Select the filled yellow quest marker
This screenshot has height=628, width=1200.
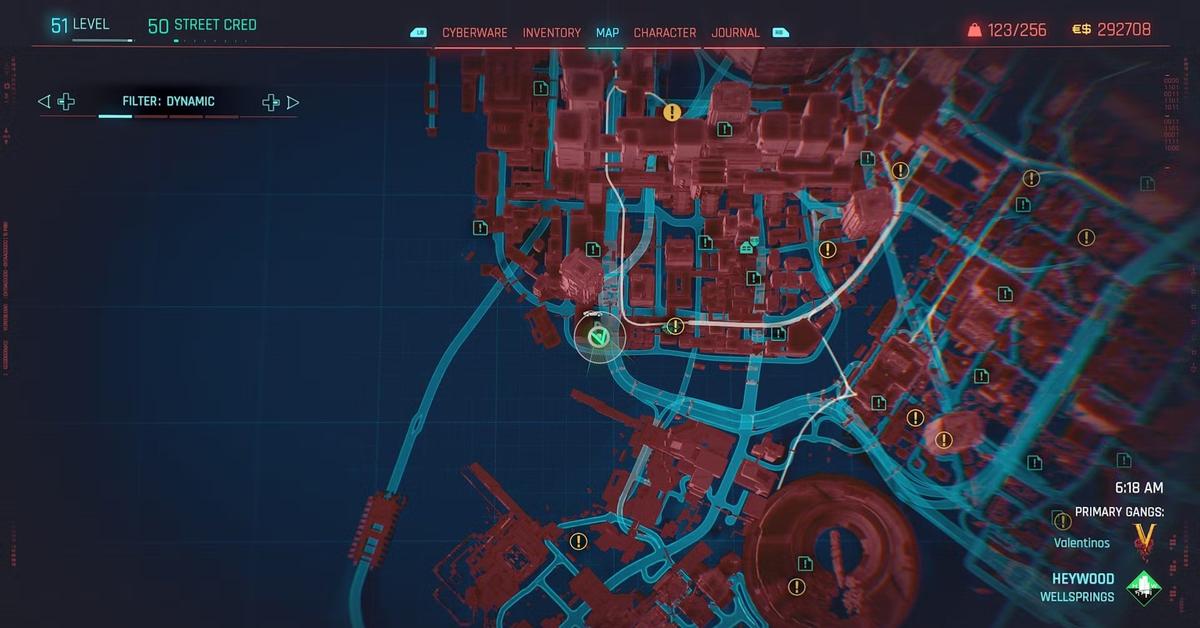pos(672,113)
